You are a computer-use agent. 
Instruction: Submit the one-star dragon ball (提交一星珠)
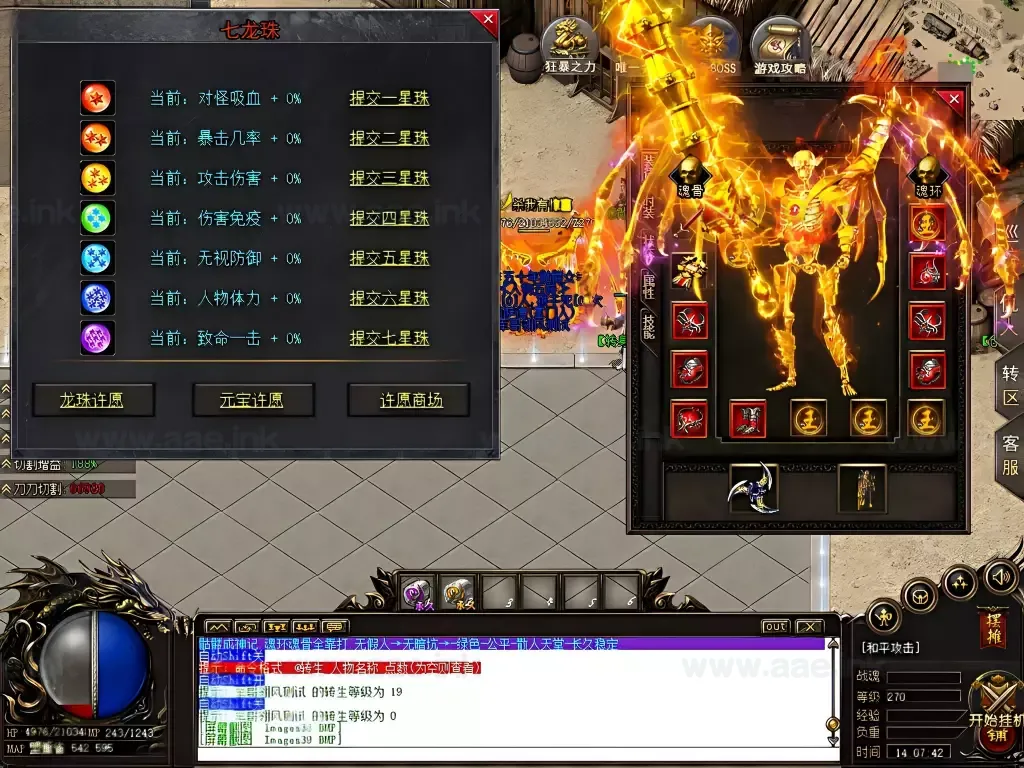click(389, 98)
